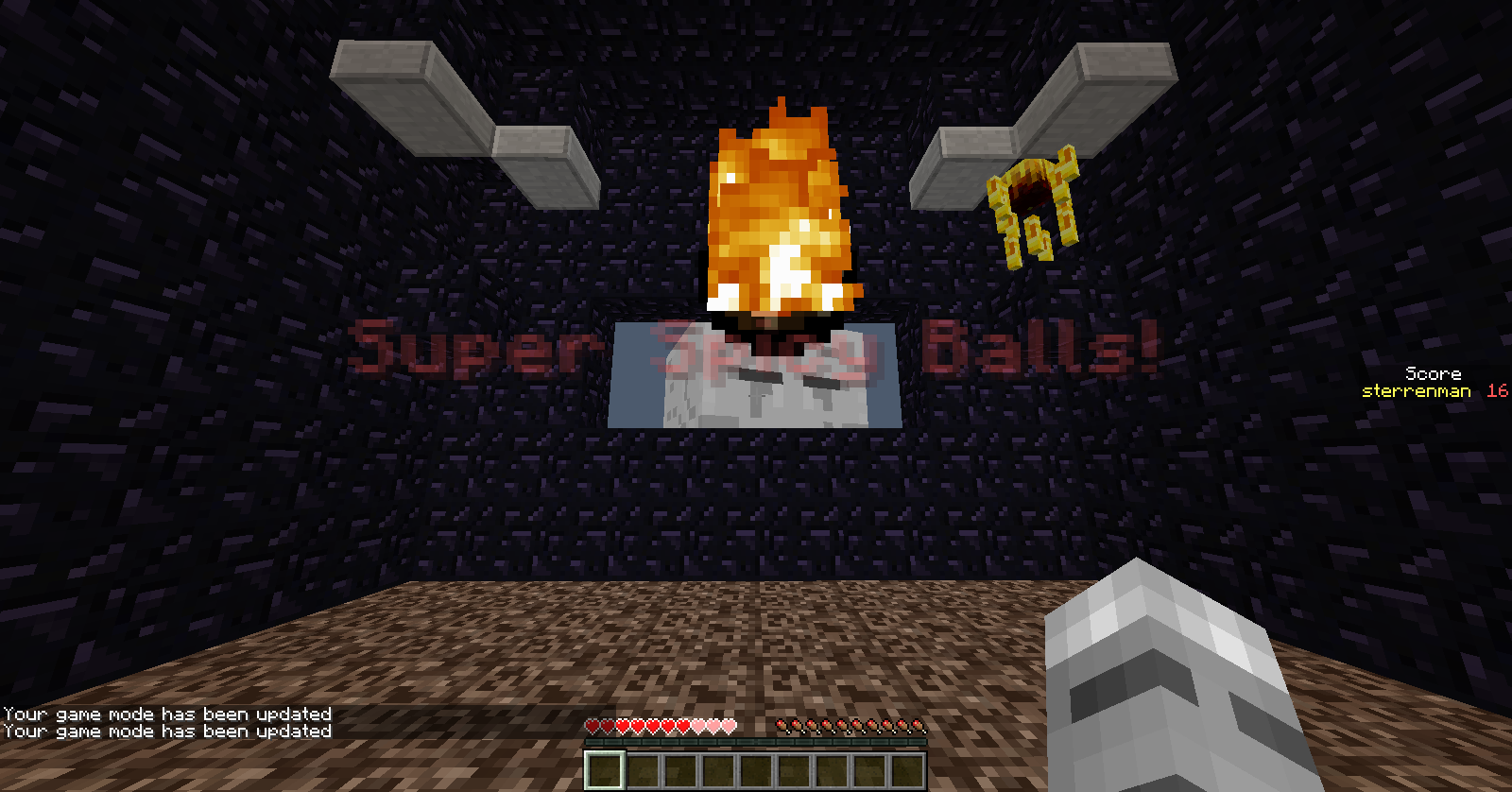Expand the Score sidebar header
This screenshot has height=792, width=1512.
1433,373
